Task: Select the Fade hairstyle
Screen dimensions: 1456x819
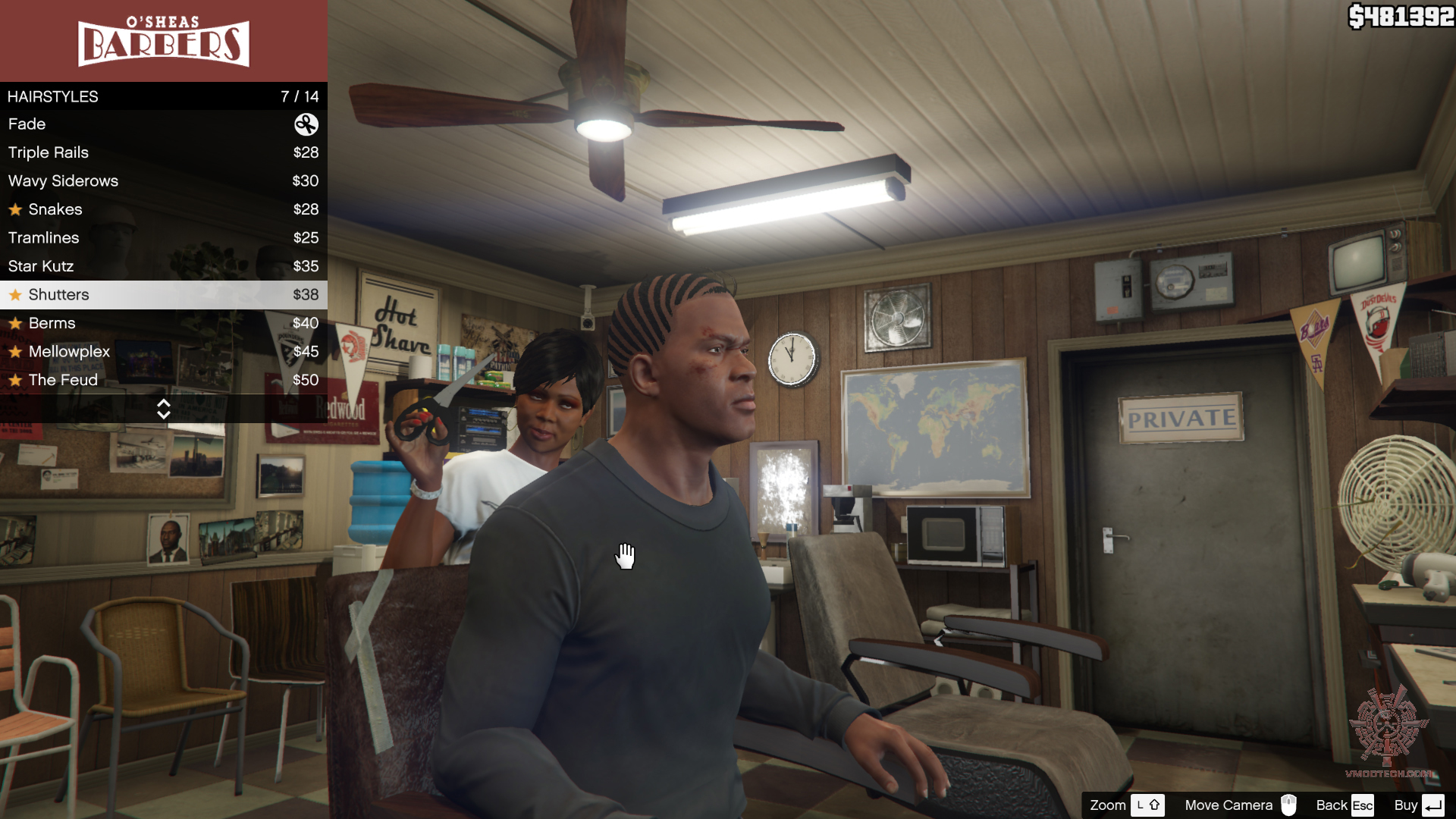Action: (163, 124)
